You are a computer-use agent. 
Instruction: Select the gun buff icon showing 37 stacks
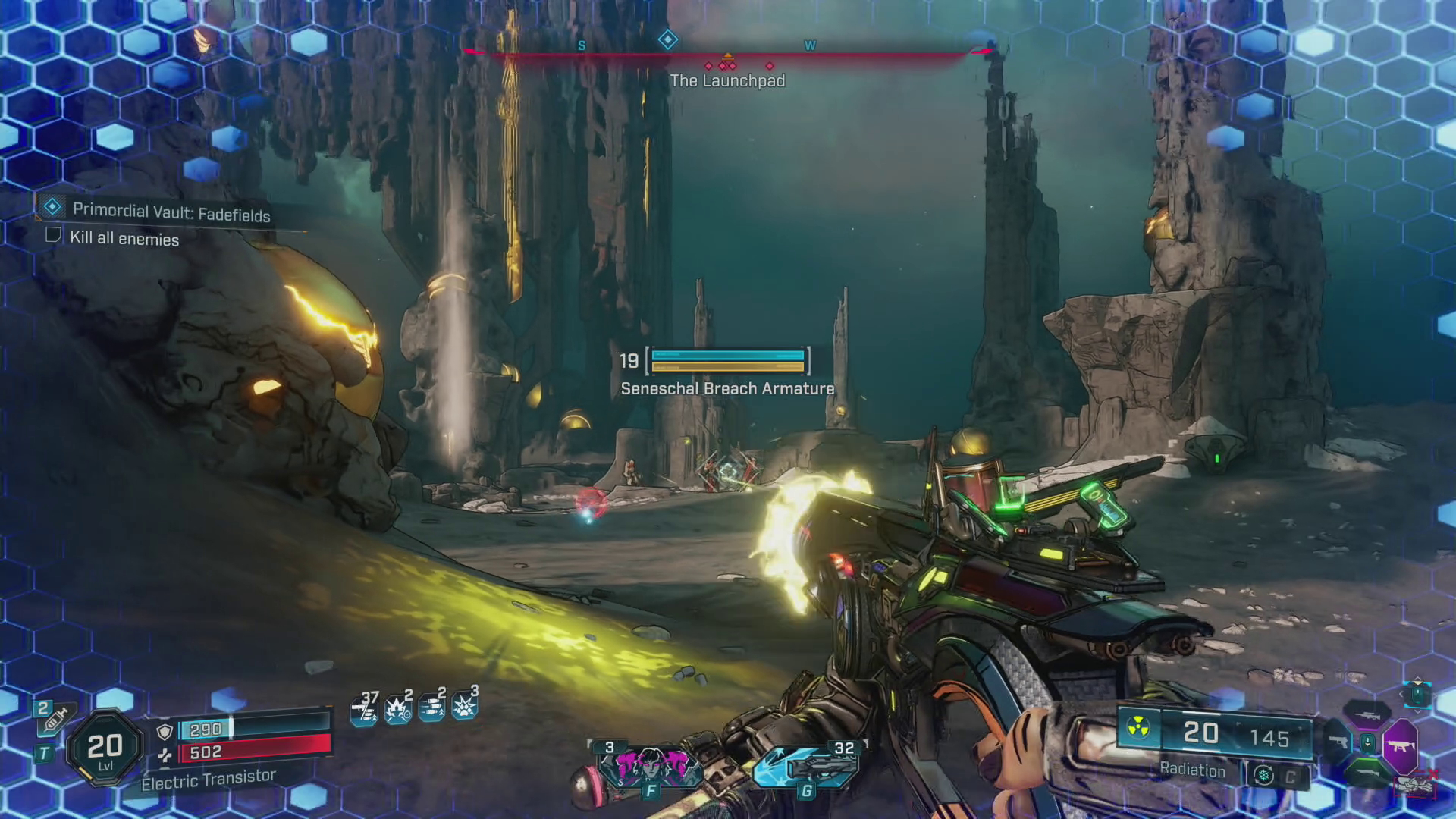[364, 710]
